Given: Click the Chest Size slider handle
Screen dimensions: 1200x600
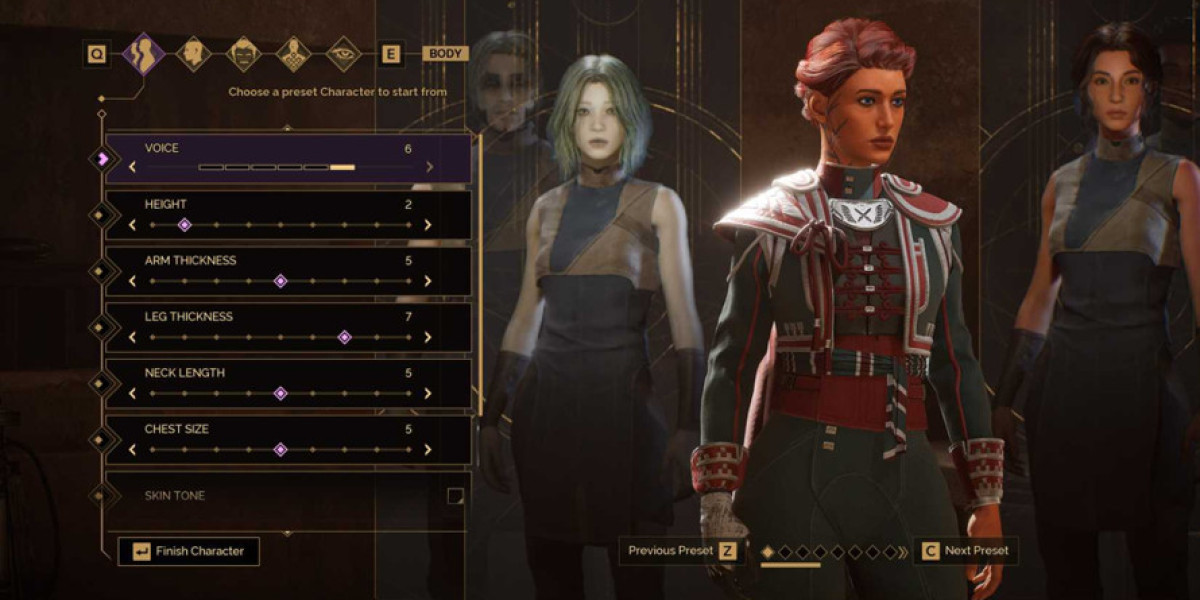Looking at the screenshot, I should 280,449.
